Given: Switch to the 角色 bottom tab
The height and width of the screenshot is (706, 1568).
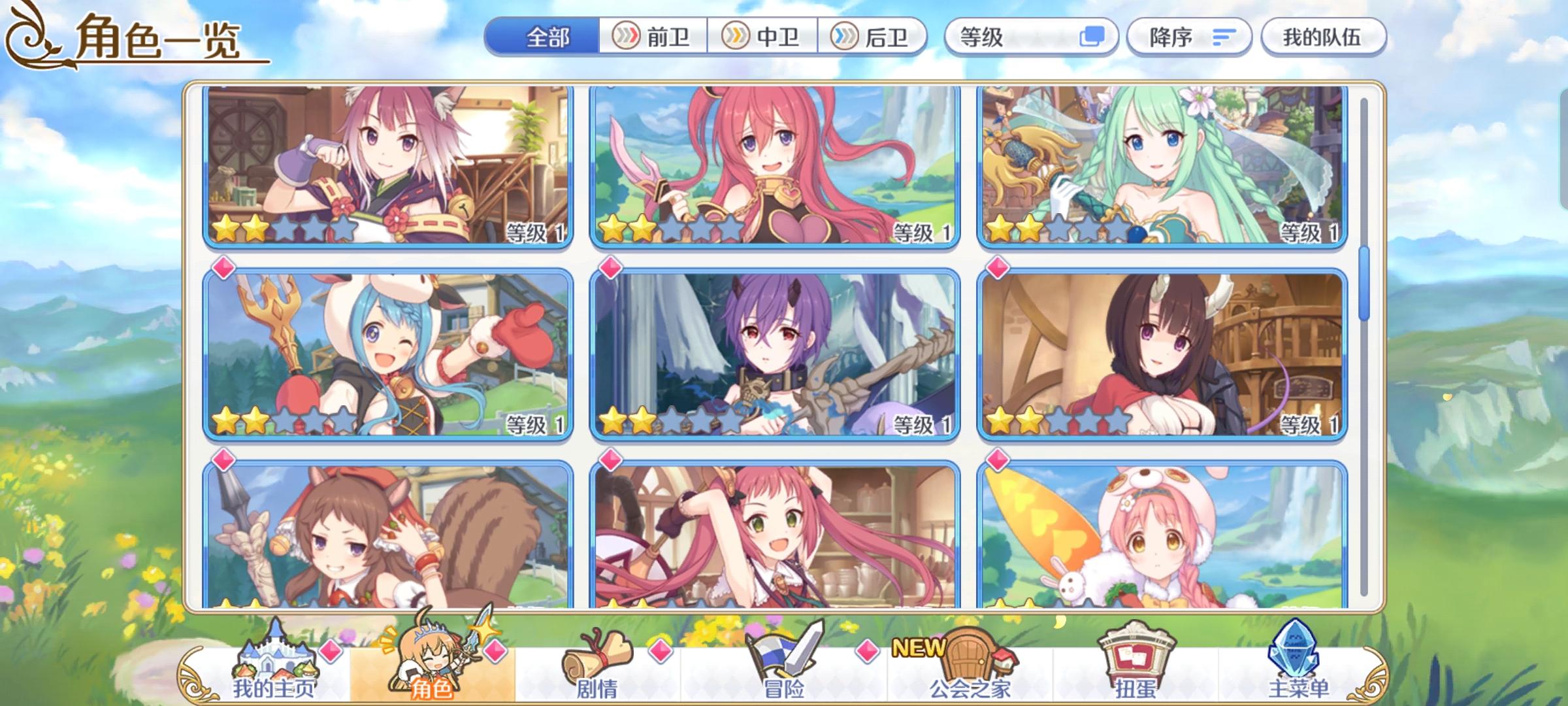Looking at the screenshot, I should click(429, 660).
